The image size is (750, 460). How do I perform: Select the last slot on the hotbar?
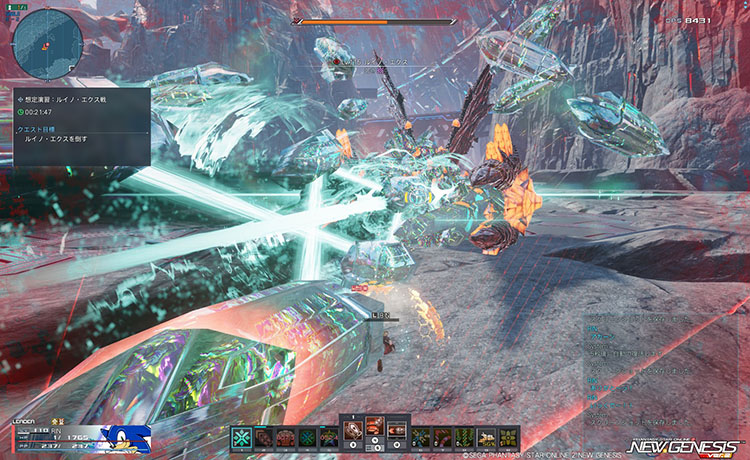point(510,436)
